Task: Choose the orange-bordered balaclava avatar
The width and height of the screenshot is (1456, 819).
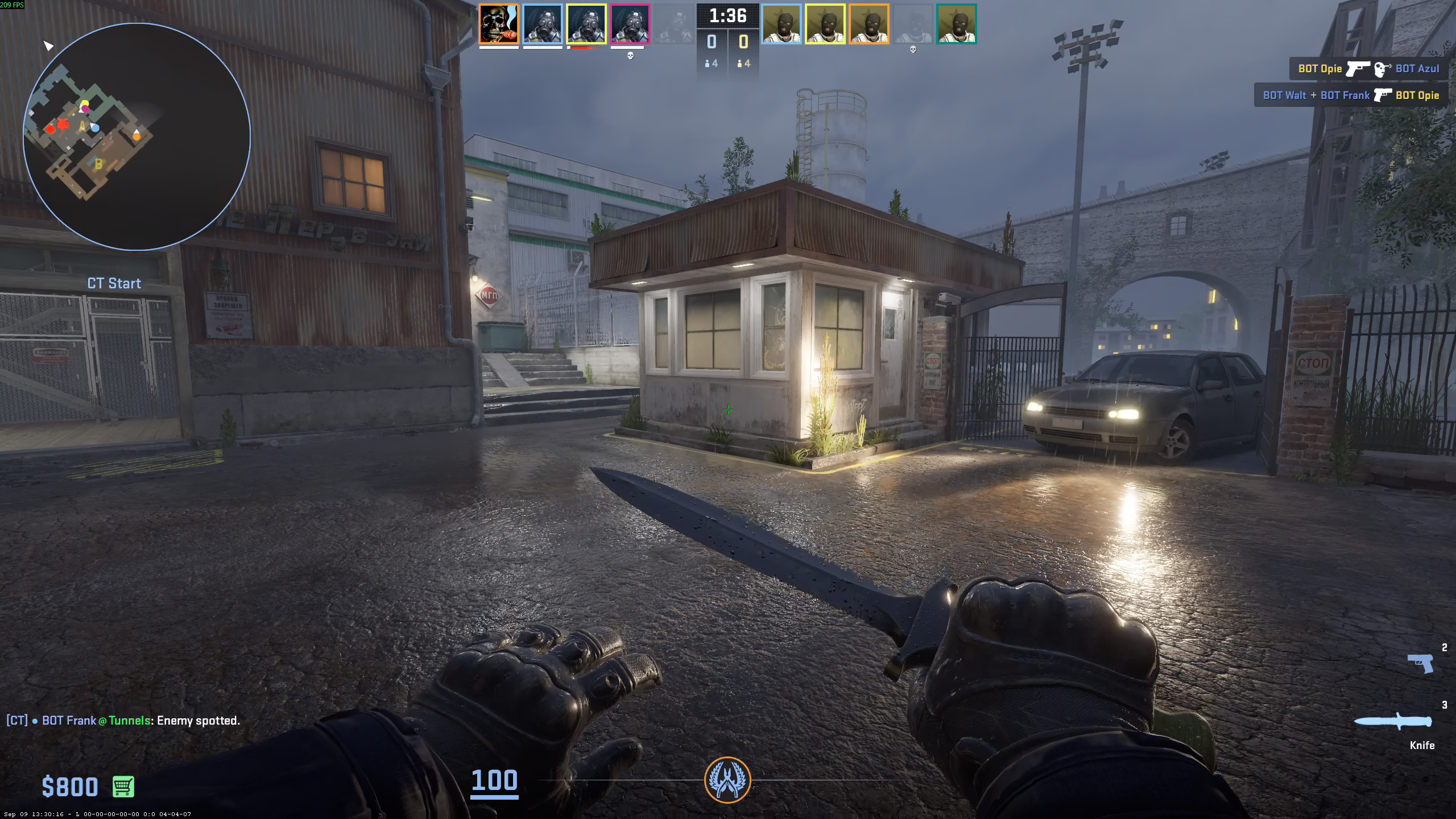Action: pyautogui.click(x=869, y=24)
